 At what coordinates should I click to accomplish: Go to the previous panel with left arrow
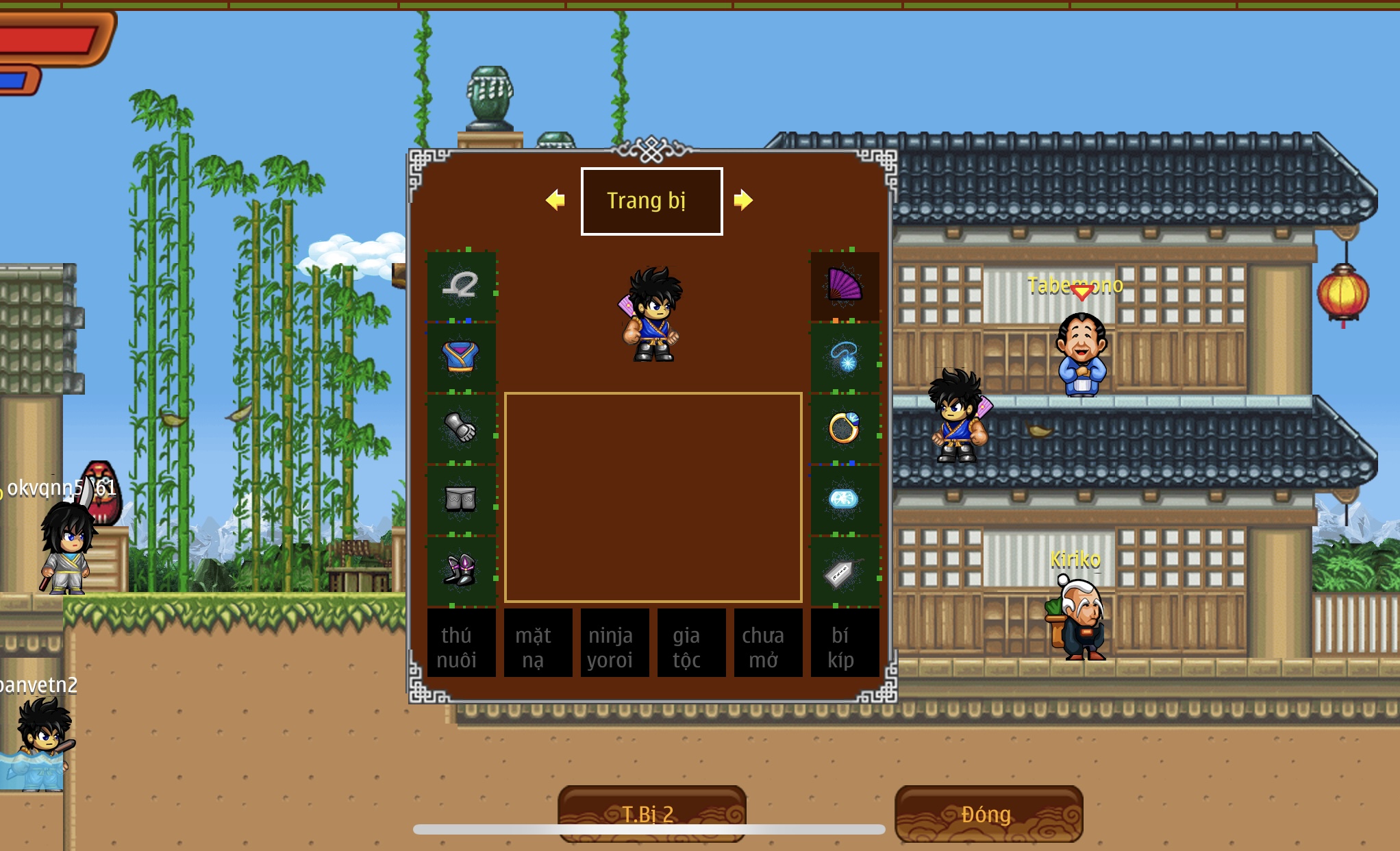click(555, 200)
